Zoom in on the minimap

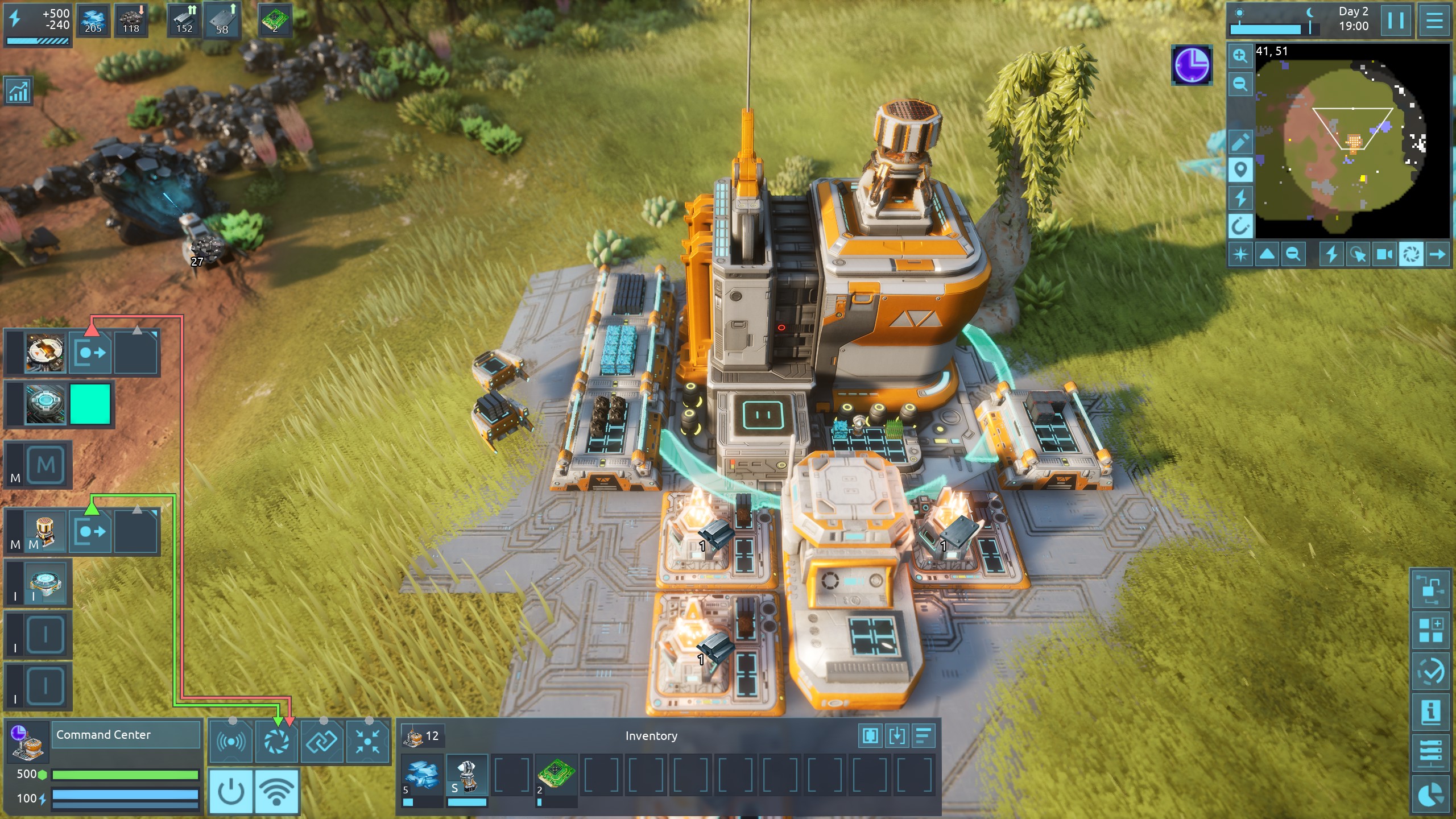coord(1240,56)
